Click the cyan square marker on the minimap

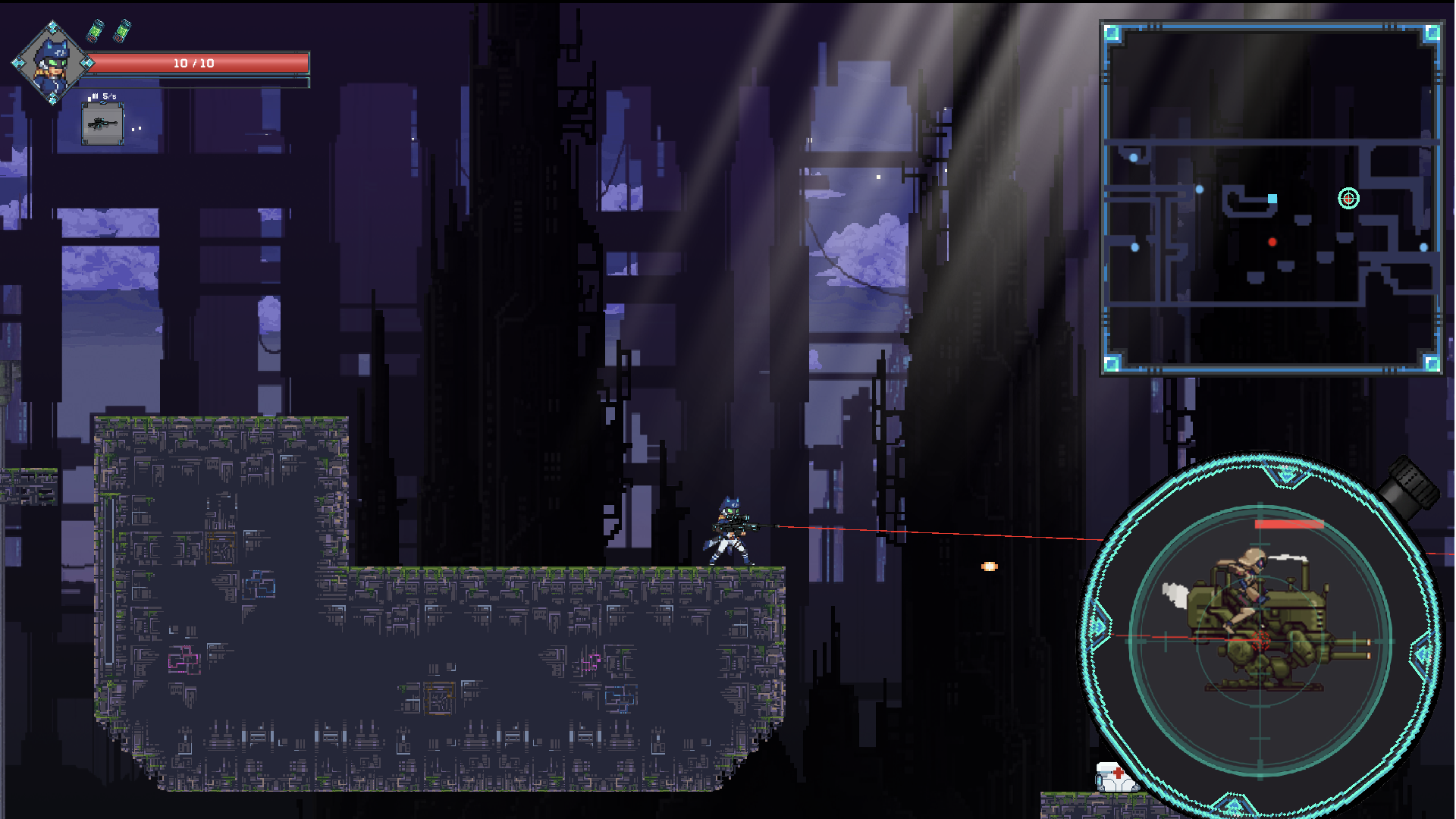point(1272,199)
